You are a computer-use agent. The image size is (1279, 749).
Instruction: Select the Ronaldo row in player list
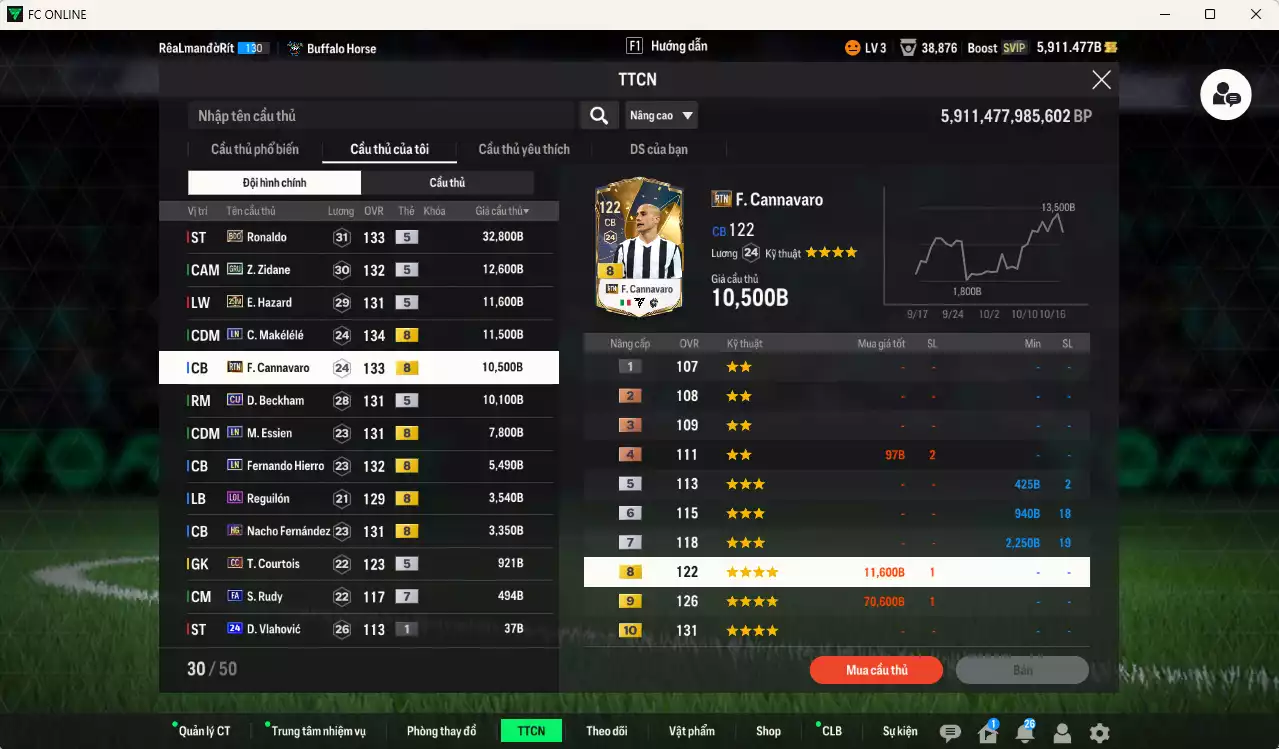pos(358,237)
